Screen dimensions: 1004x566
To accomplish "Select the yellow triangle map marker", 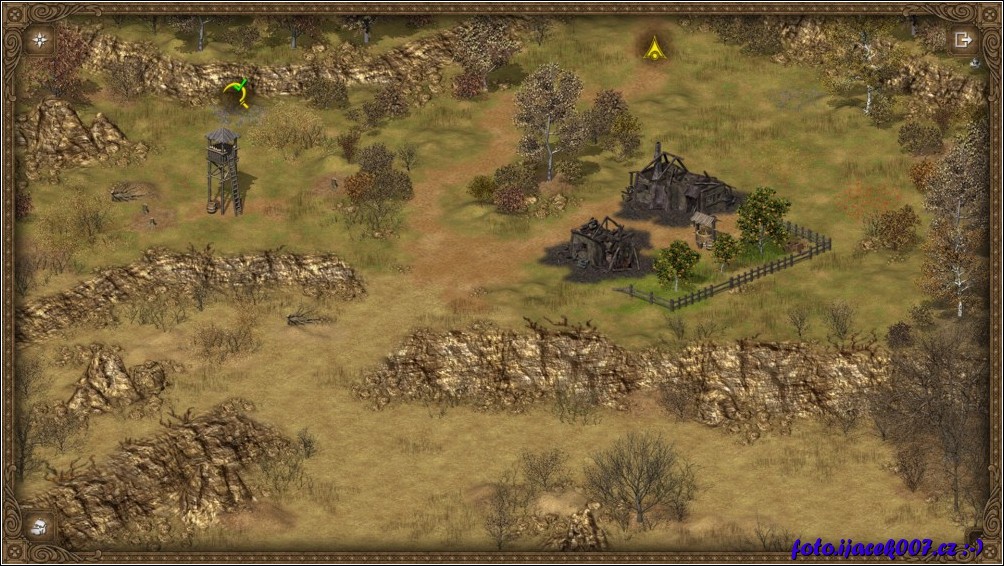I will coord(654,46).
